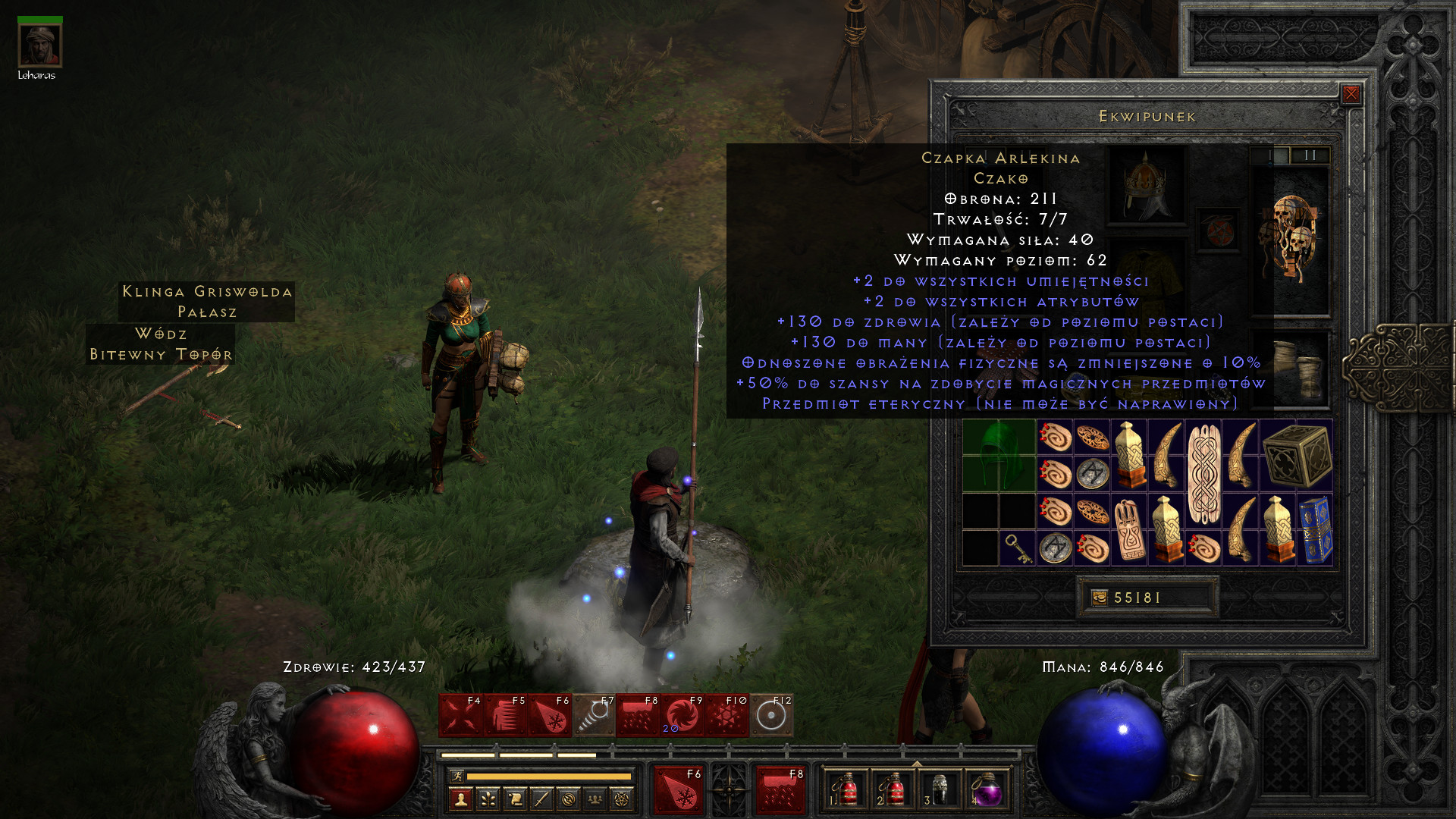The width and height of the screenshot is (1456, 819).
Task: Click the equipped helmet slot
Action: coord(1146,184)
